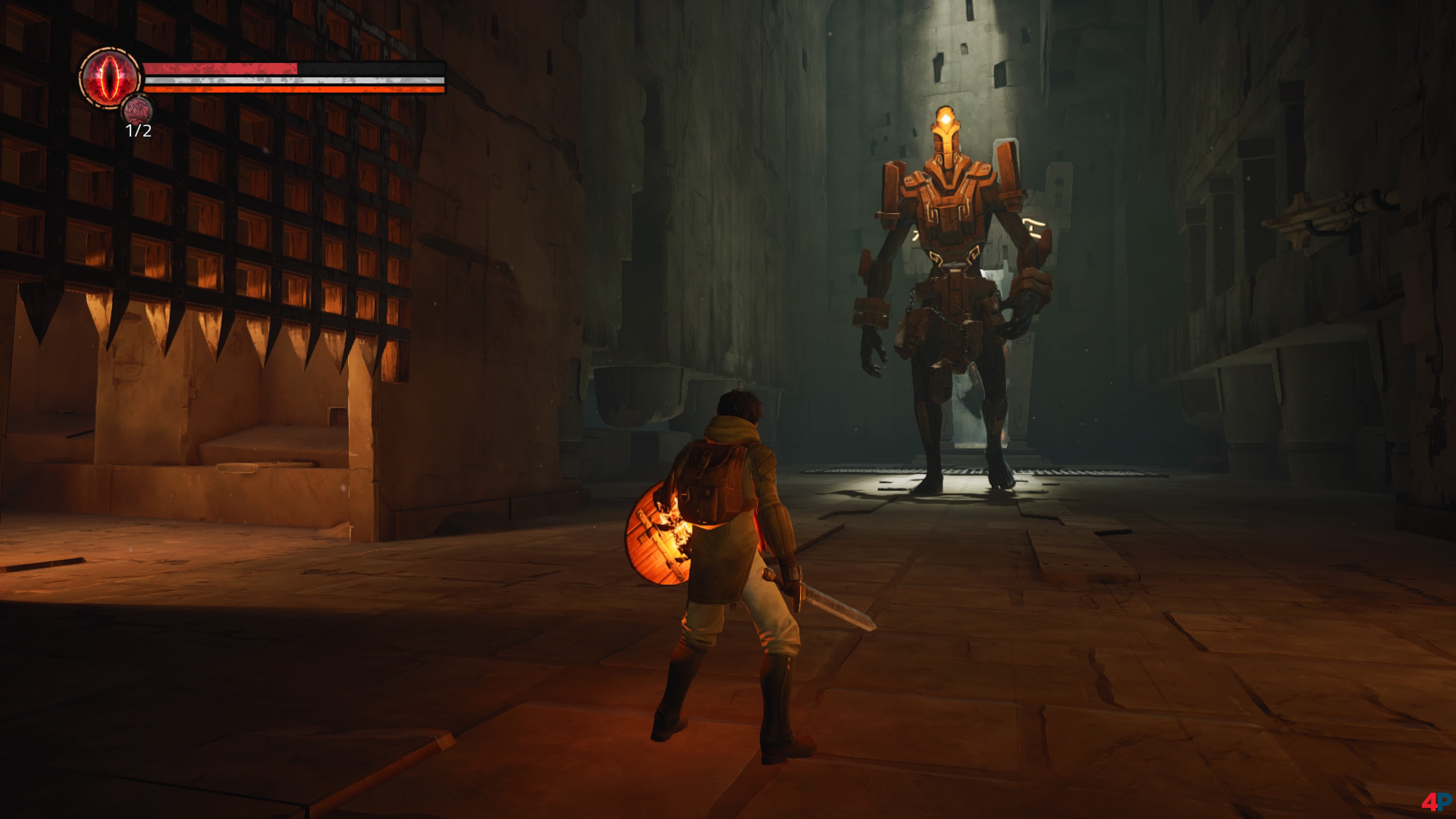Click the red eye emblem icon
The height and width of the screenshot is (819, 1456).
pyautogui.click(x=110, y=77)
